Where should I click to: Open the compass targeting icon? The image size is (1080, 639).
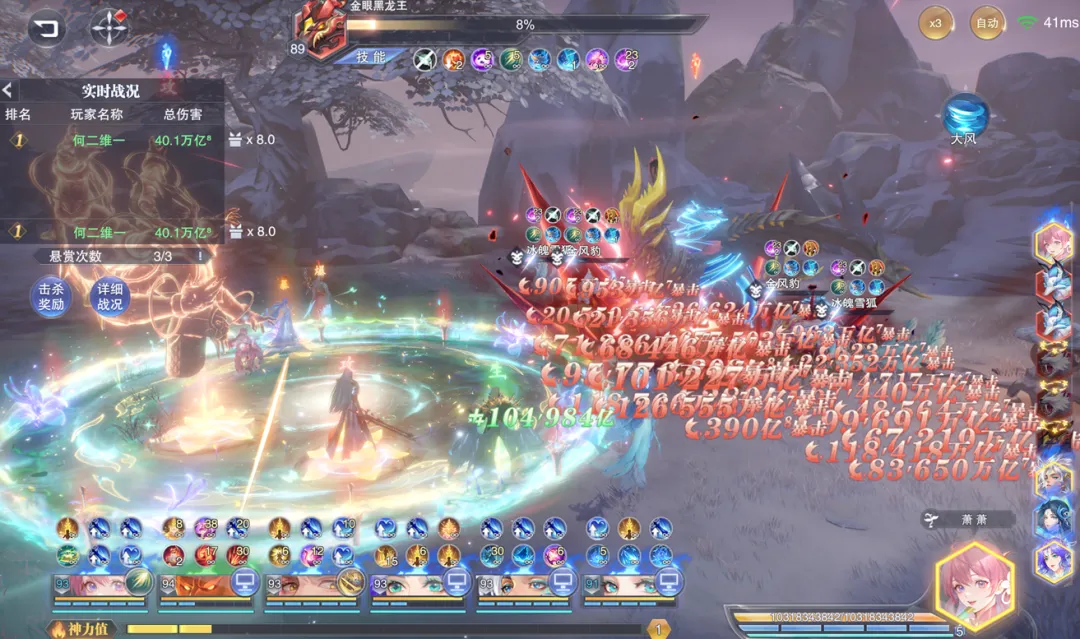[109, 28]
